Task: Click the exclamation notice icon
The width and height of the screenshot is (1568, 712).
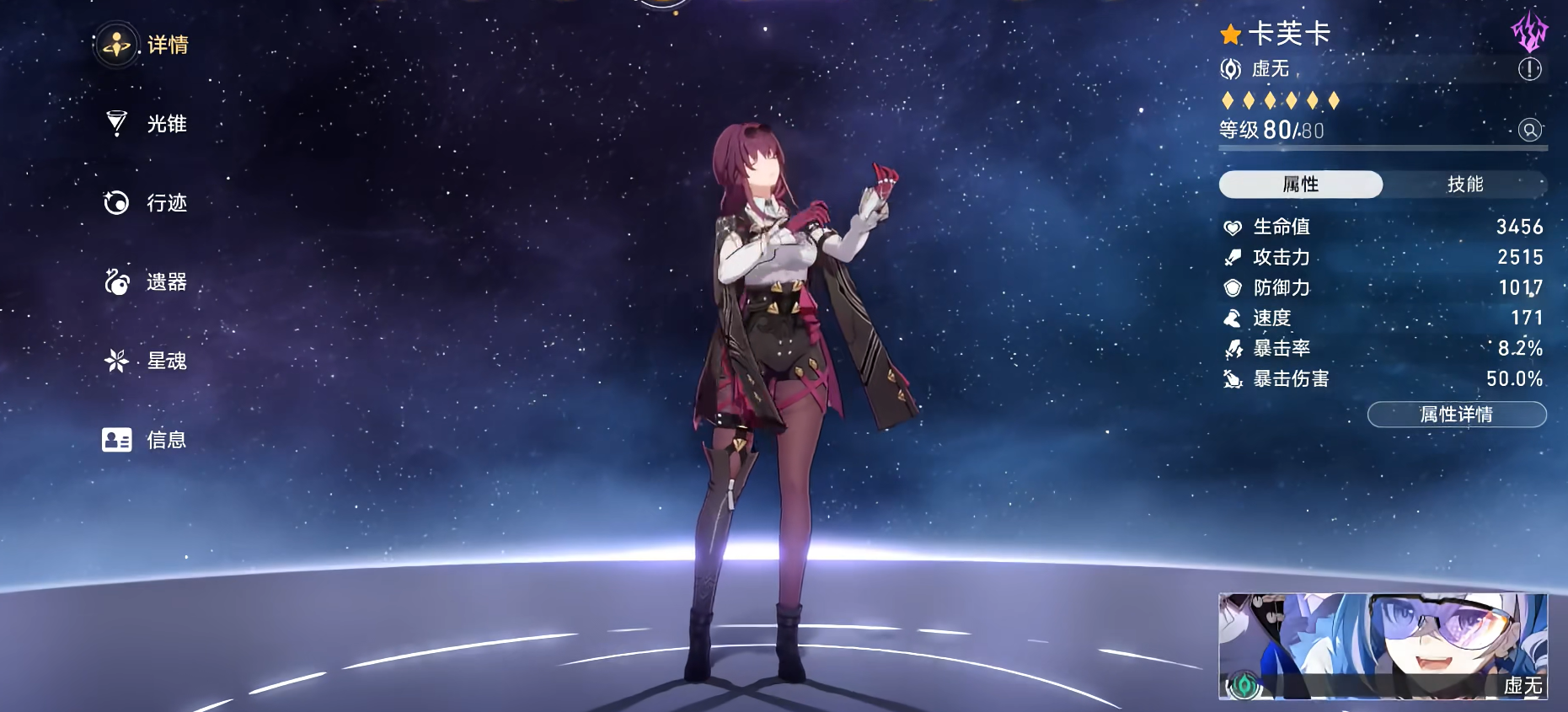Action: (x=1528, y=71)
